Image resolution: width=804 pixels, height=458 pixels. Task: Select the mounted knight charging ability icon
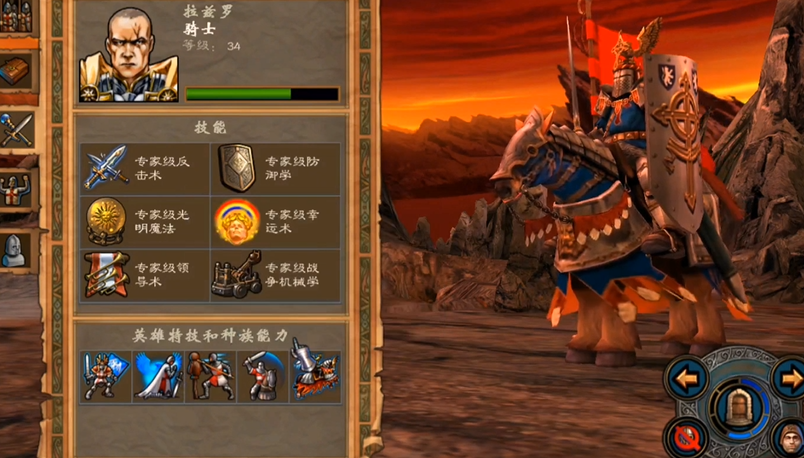(x=314, y=375)
